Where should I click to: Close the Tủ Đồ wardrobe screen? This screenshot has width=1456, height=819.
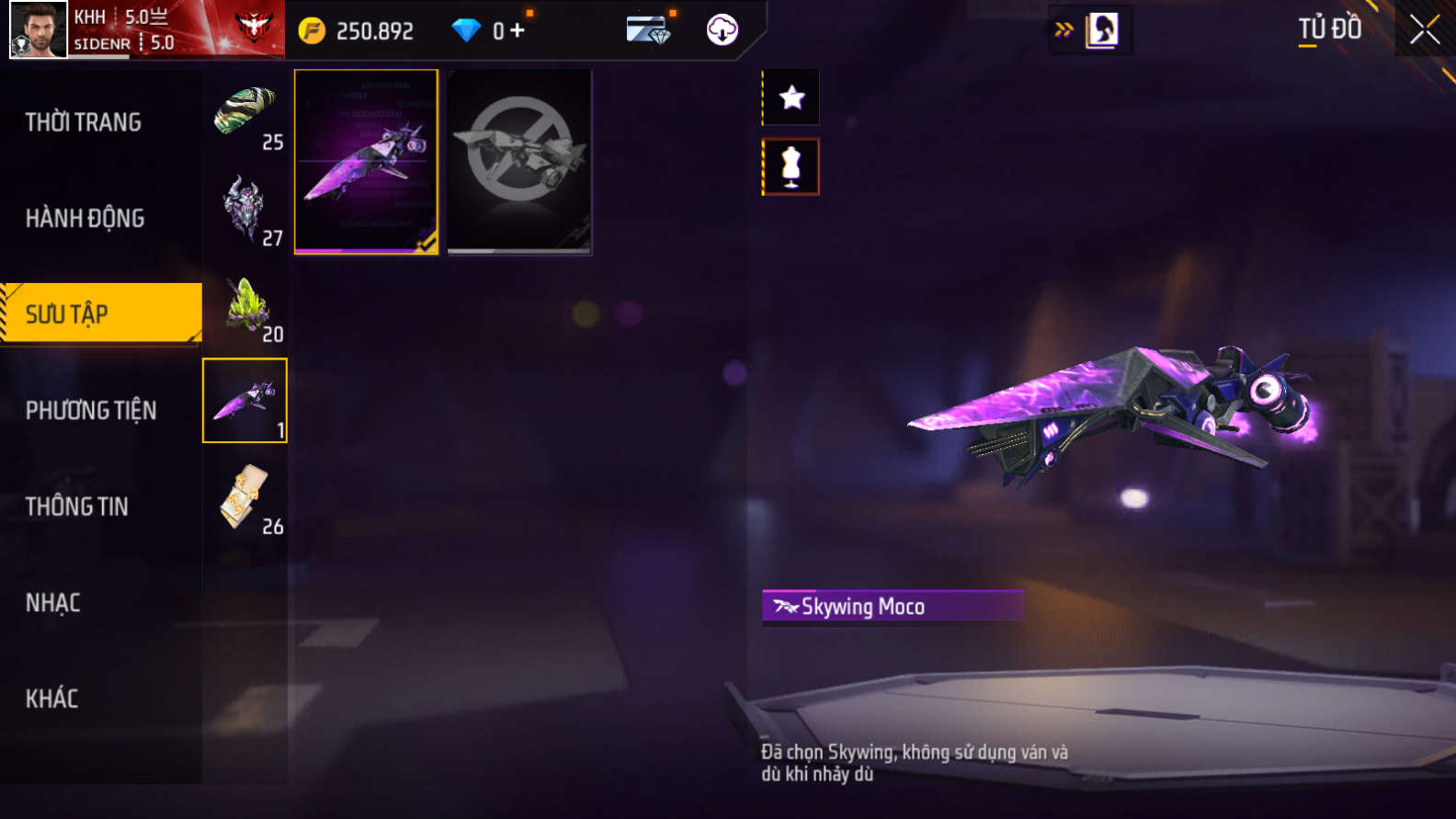tap(1425, 30)
